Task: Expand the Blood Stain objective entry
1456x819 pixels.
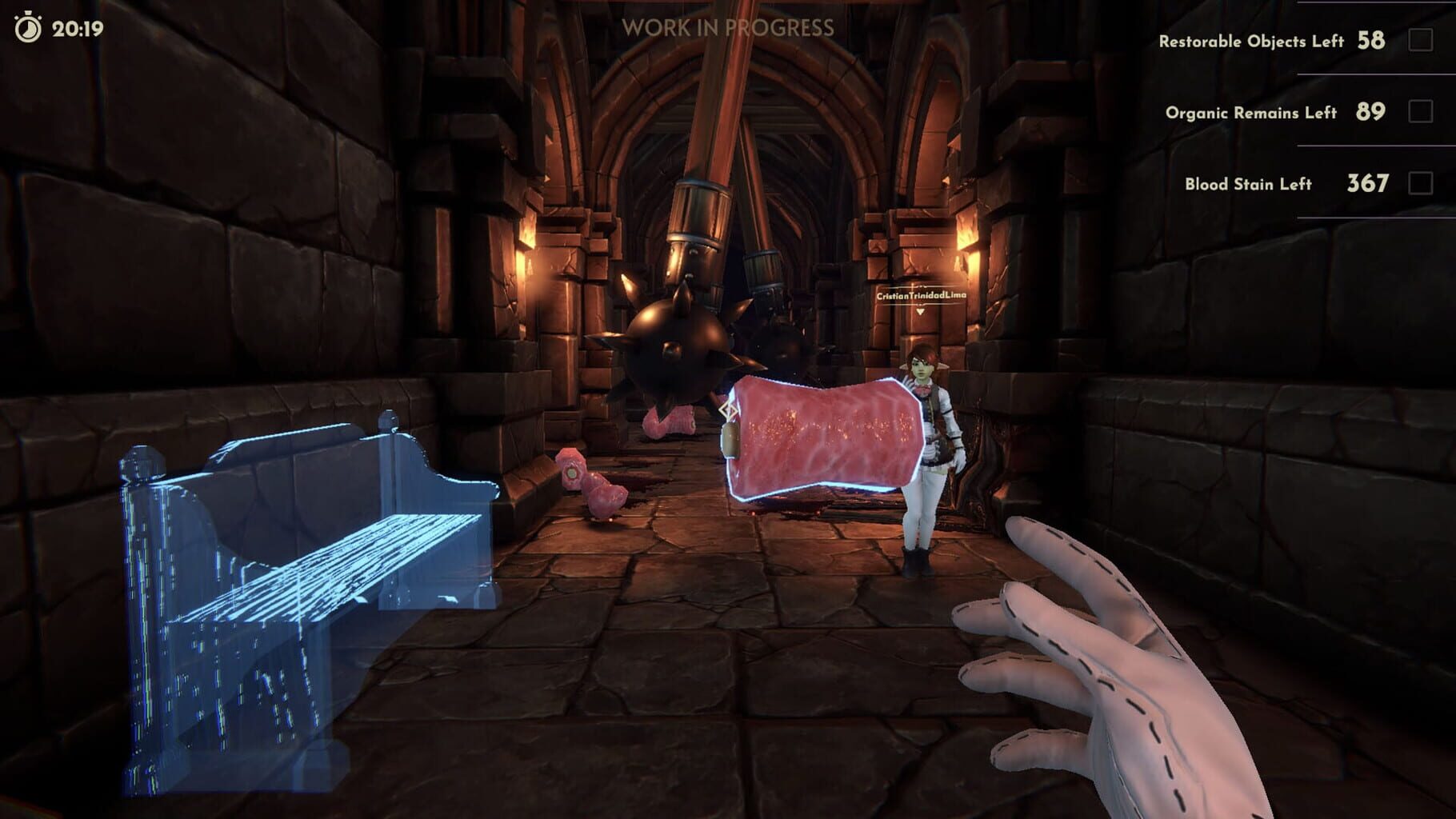Action: 1250,182
